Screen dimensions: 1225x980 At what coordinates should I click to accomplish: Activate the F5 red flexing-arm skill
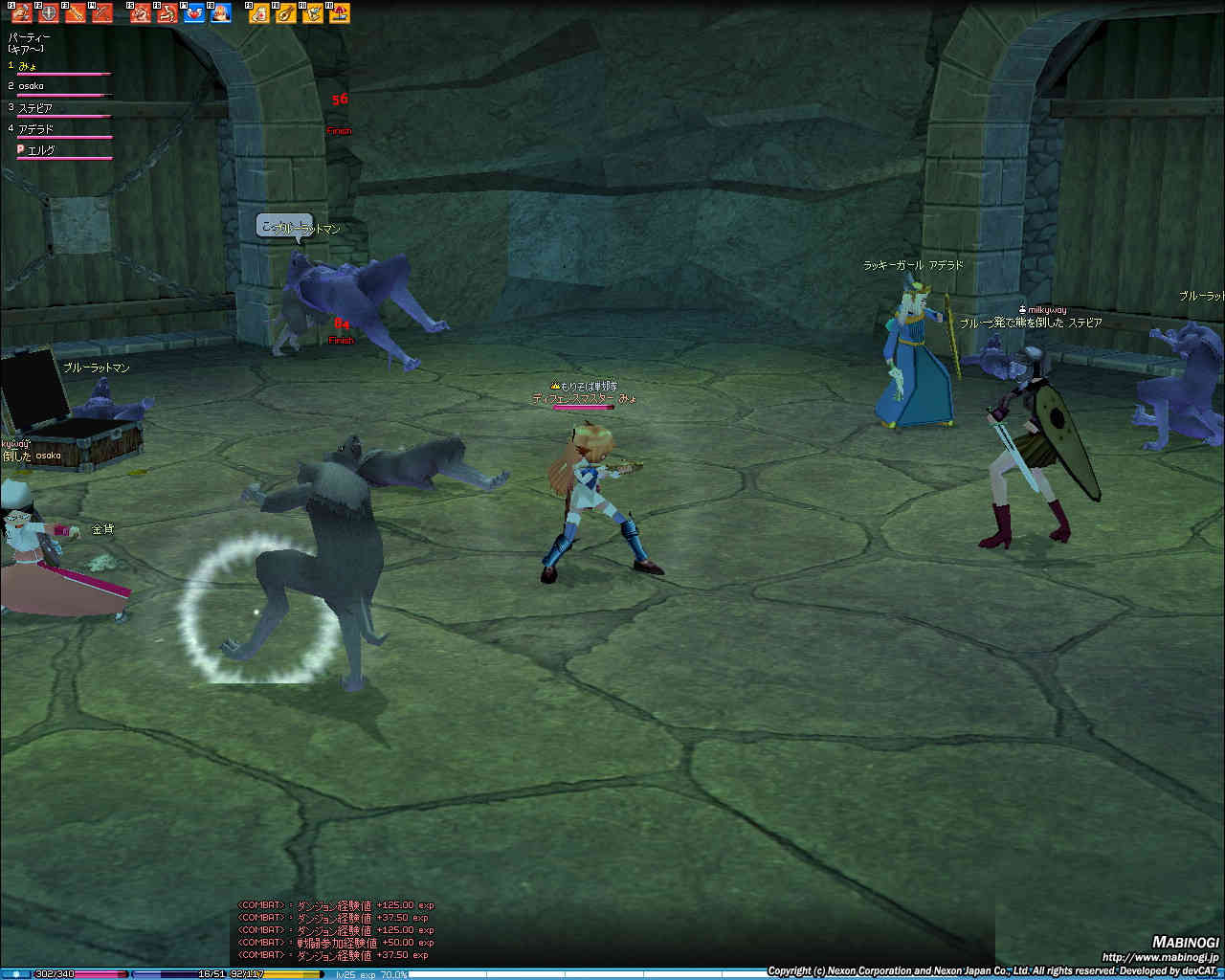tap(141, 13)
